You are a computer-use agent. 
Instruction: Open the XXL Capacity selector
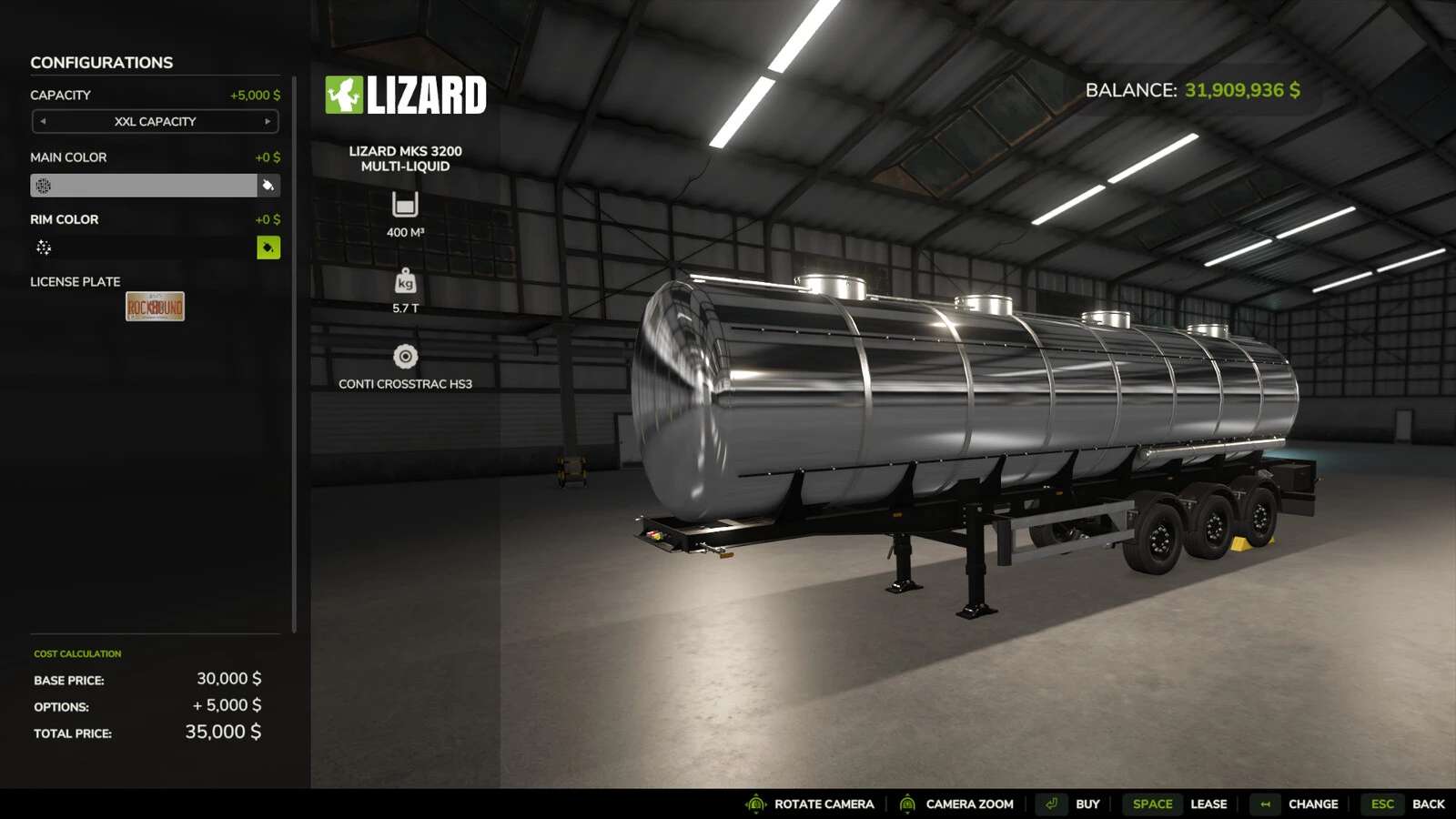[155, 121]
